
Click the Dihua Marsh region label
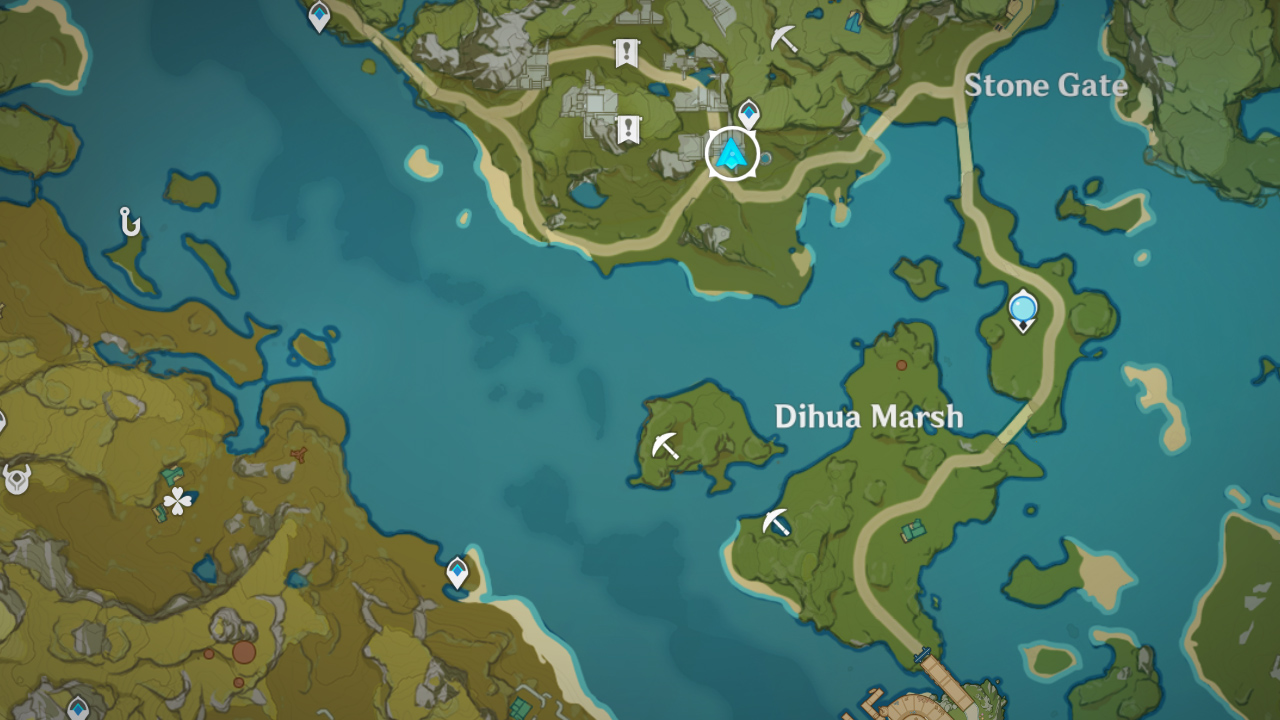point(871,417)
